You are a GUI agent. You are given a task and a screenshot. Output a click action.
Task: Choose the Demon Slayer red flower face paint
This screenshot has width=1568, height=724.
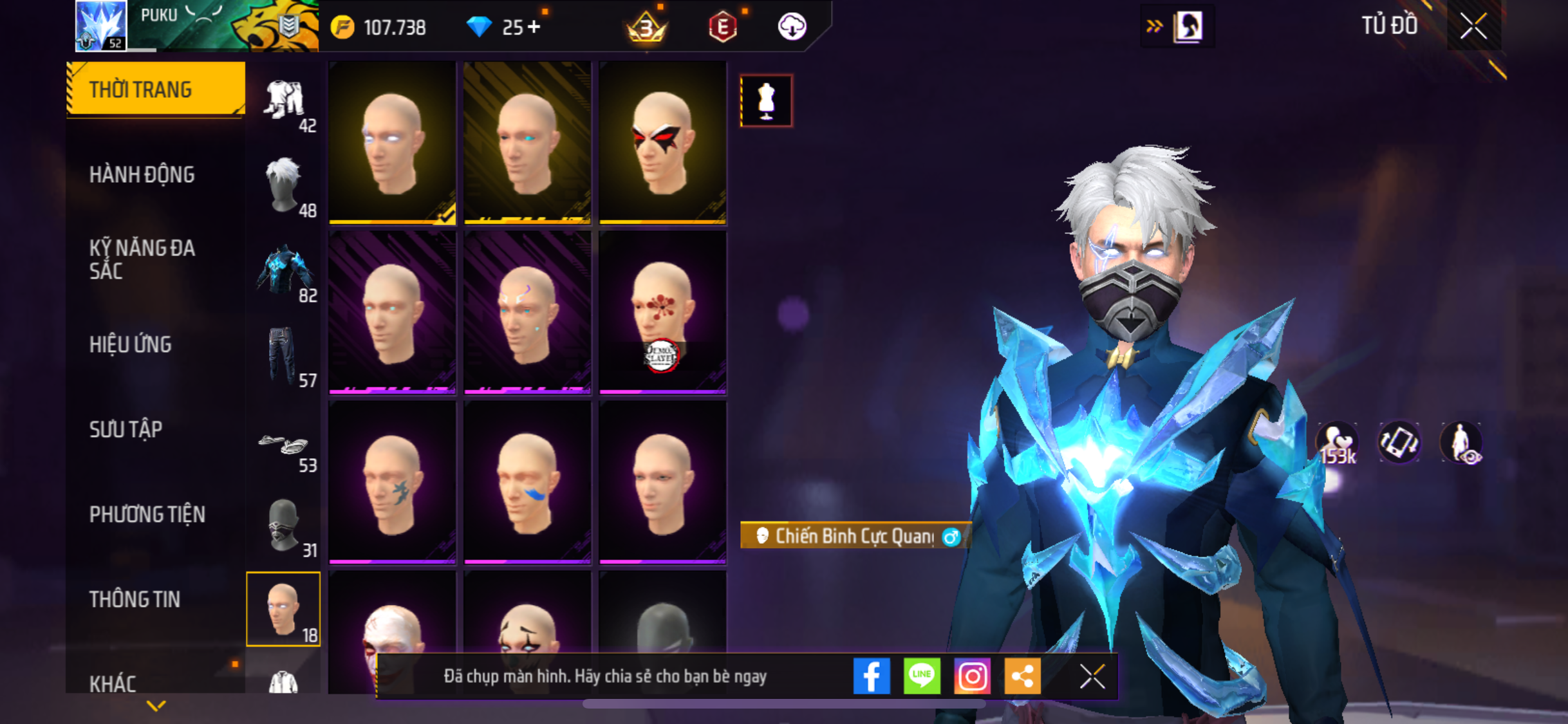click(x=662, y=312)
